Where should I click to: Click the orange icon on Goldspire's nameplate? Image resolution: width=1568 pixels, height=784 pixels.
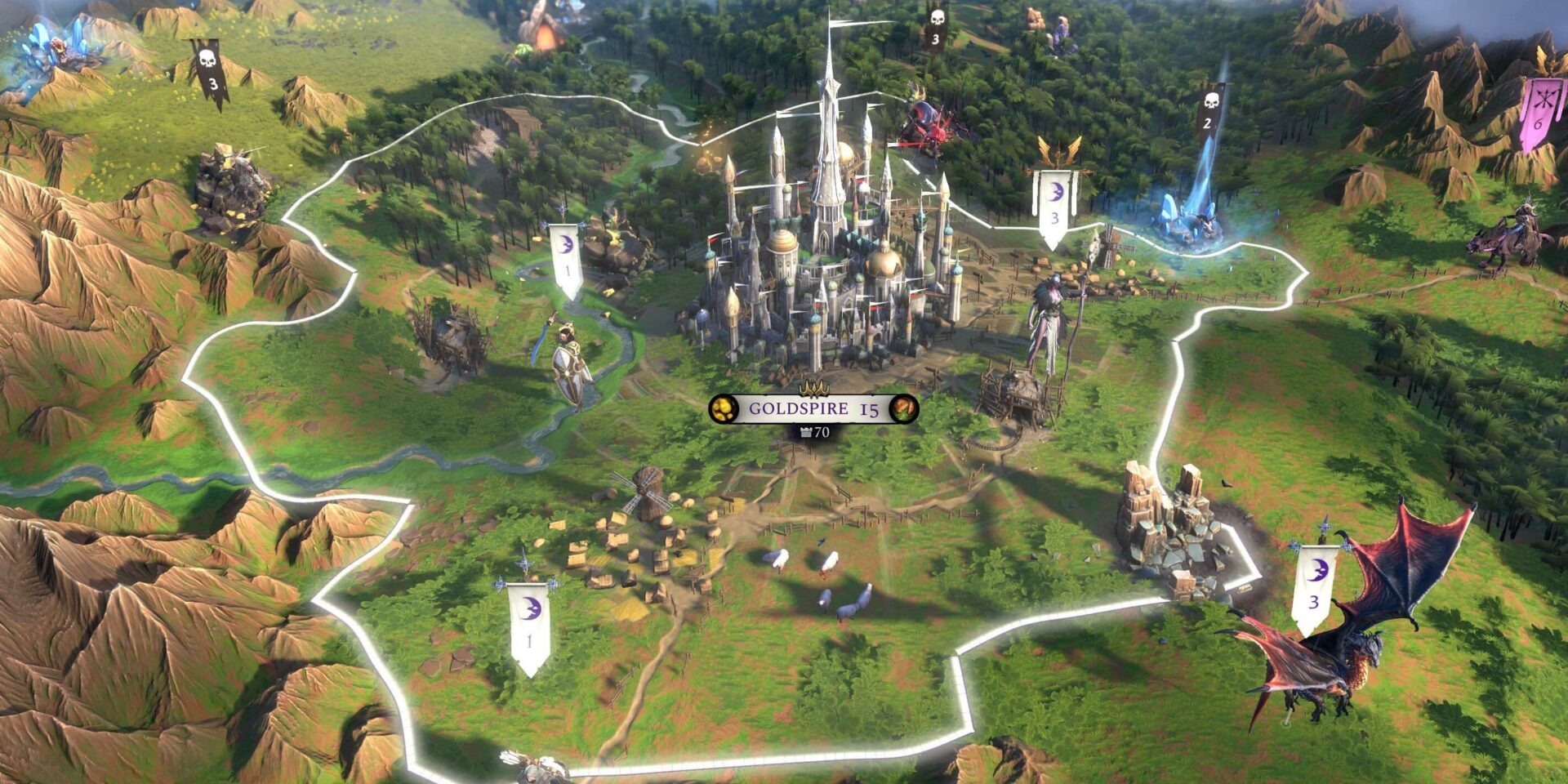(x=903, y=408)
